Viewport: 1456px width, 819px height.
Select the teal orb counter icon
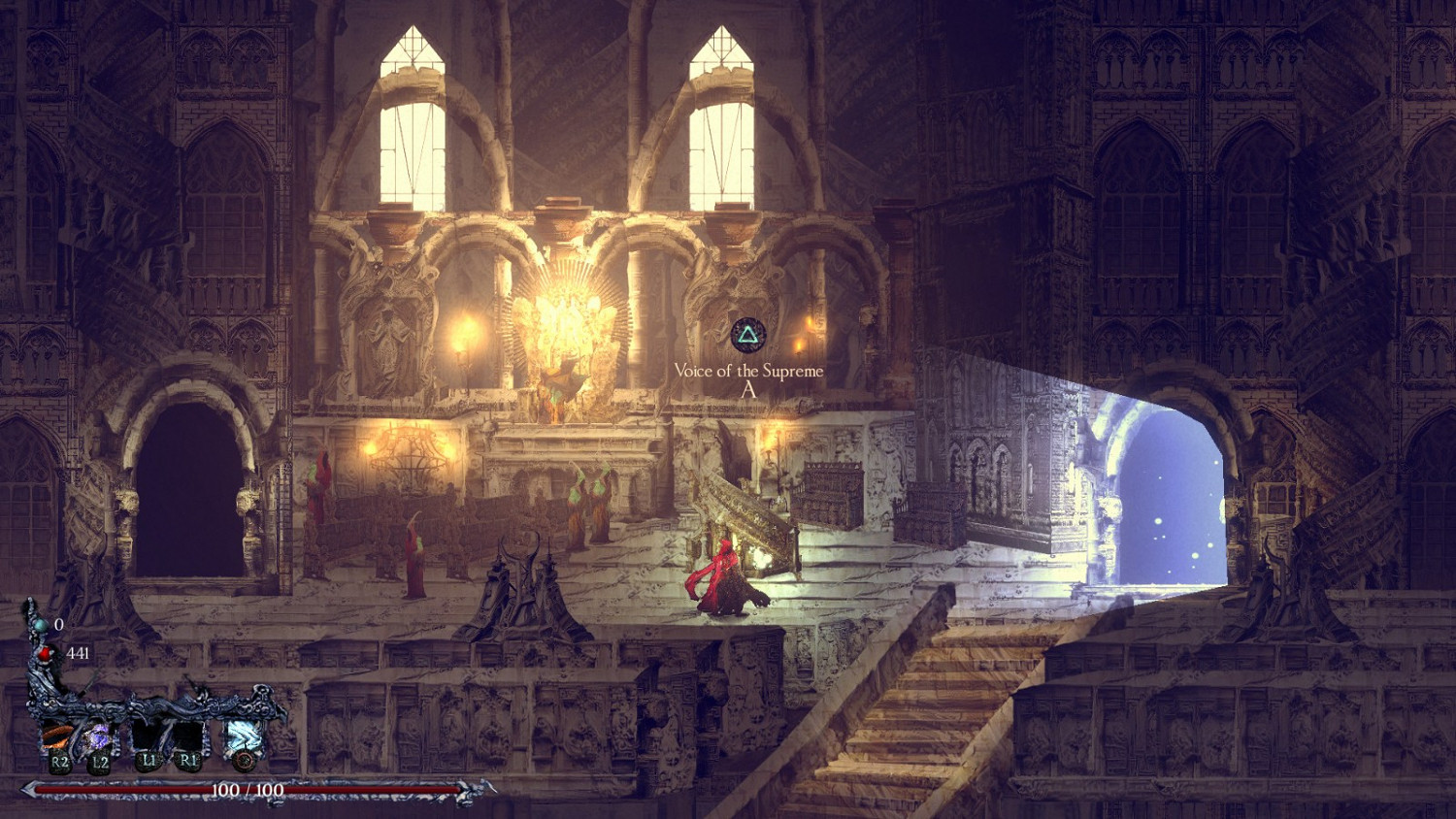point(41,626)
